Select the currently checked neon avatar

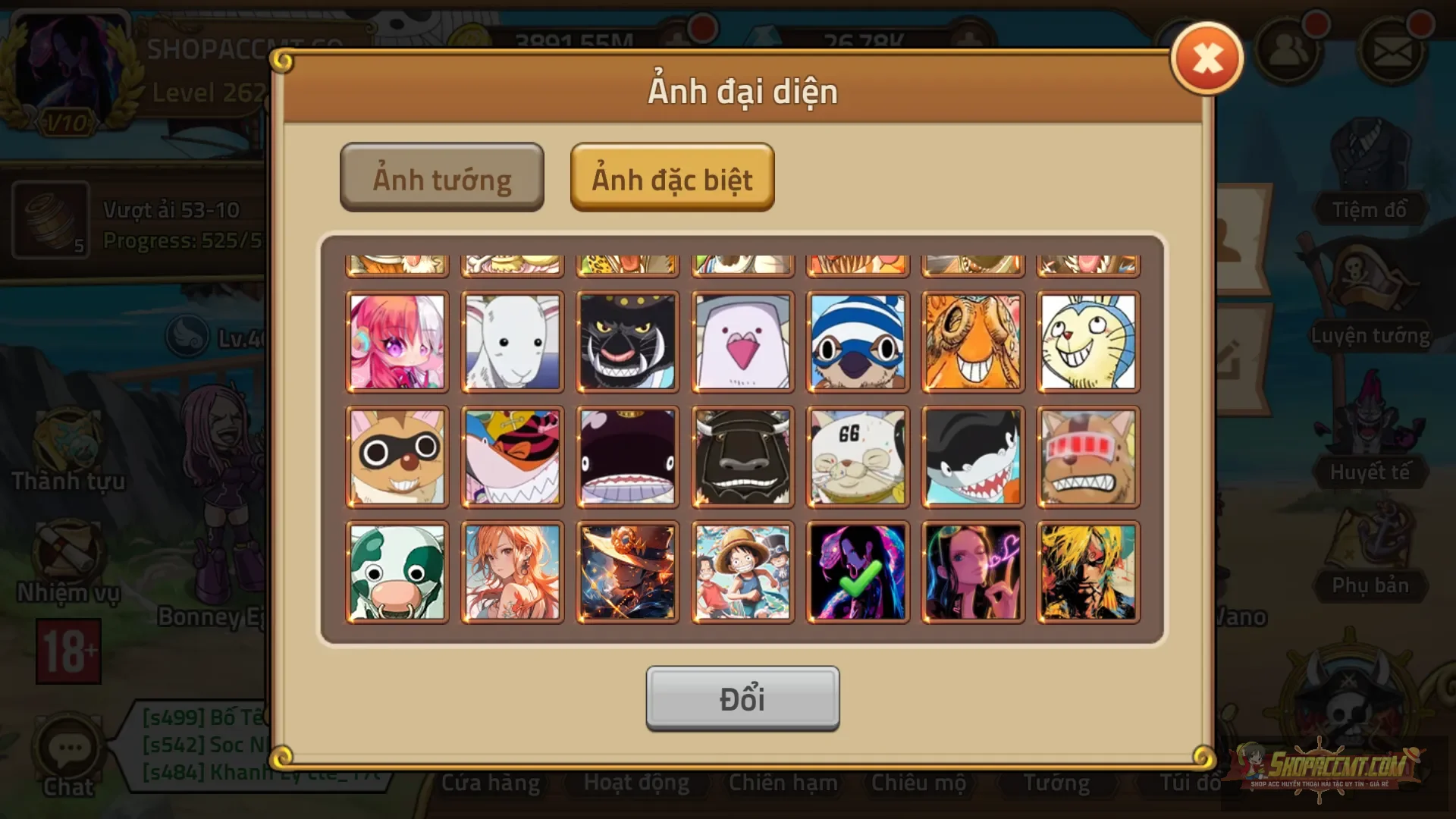tap(858, 571)
